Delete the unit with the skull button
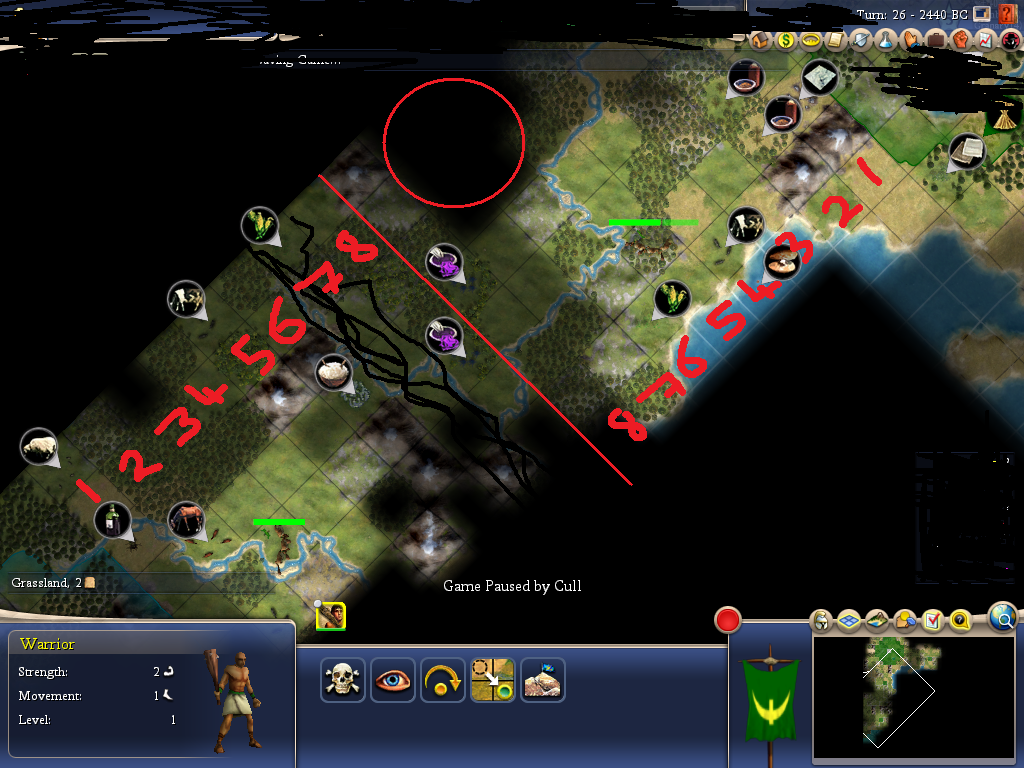Viewport: 1024px width, 768px height. 343,680
